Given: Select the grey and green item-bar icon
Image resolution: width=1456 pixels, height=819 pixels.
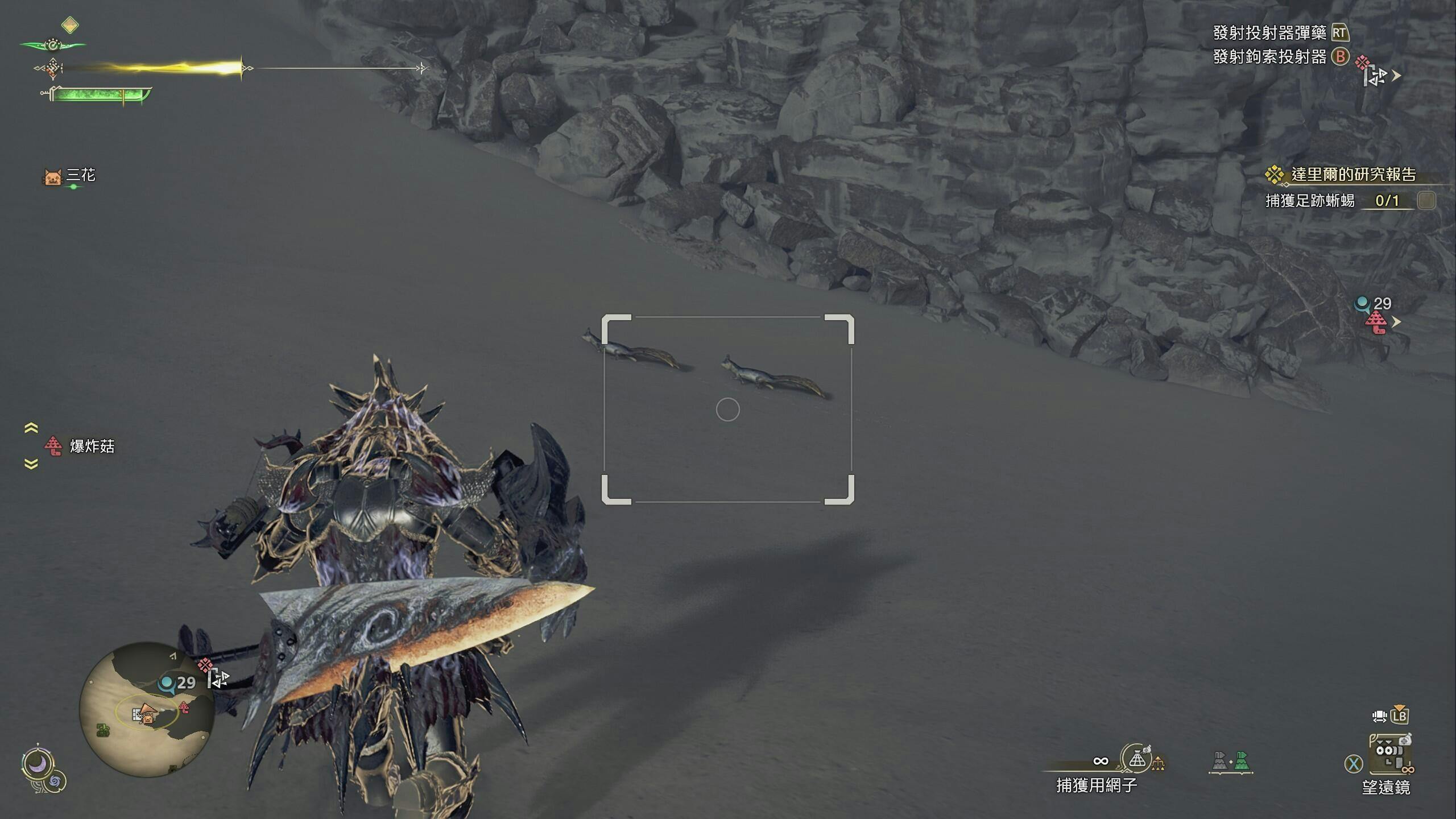Looking at the screenshot, I should point(1231,762).
